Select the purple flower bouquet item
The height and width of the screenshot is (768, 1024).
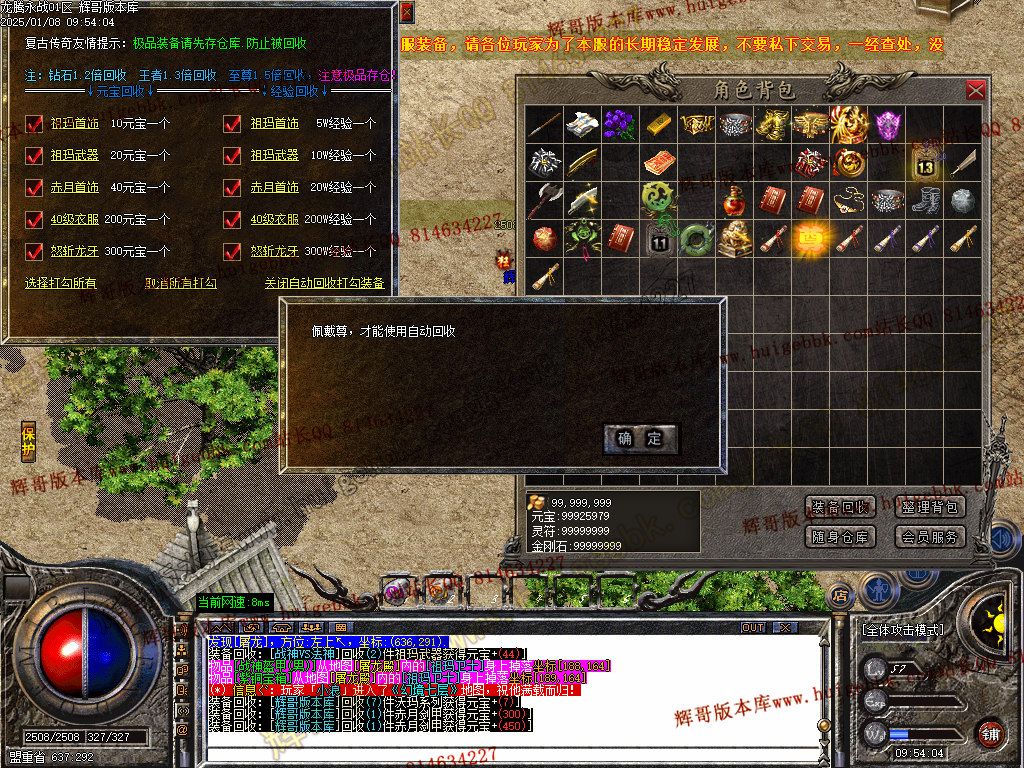pyautogui.click(x=619, y=124)
